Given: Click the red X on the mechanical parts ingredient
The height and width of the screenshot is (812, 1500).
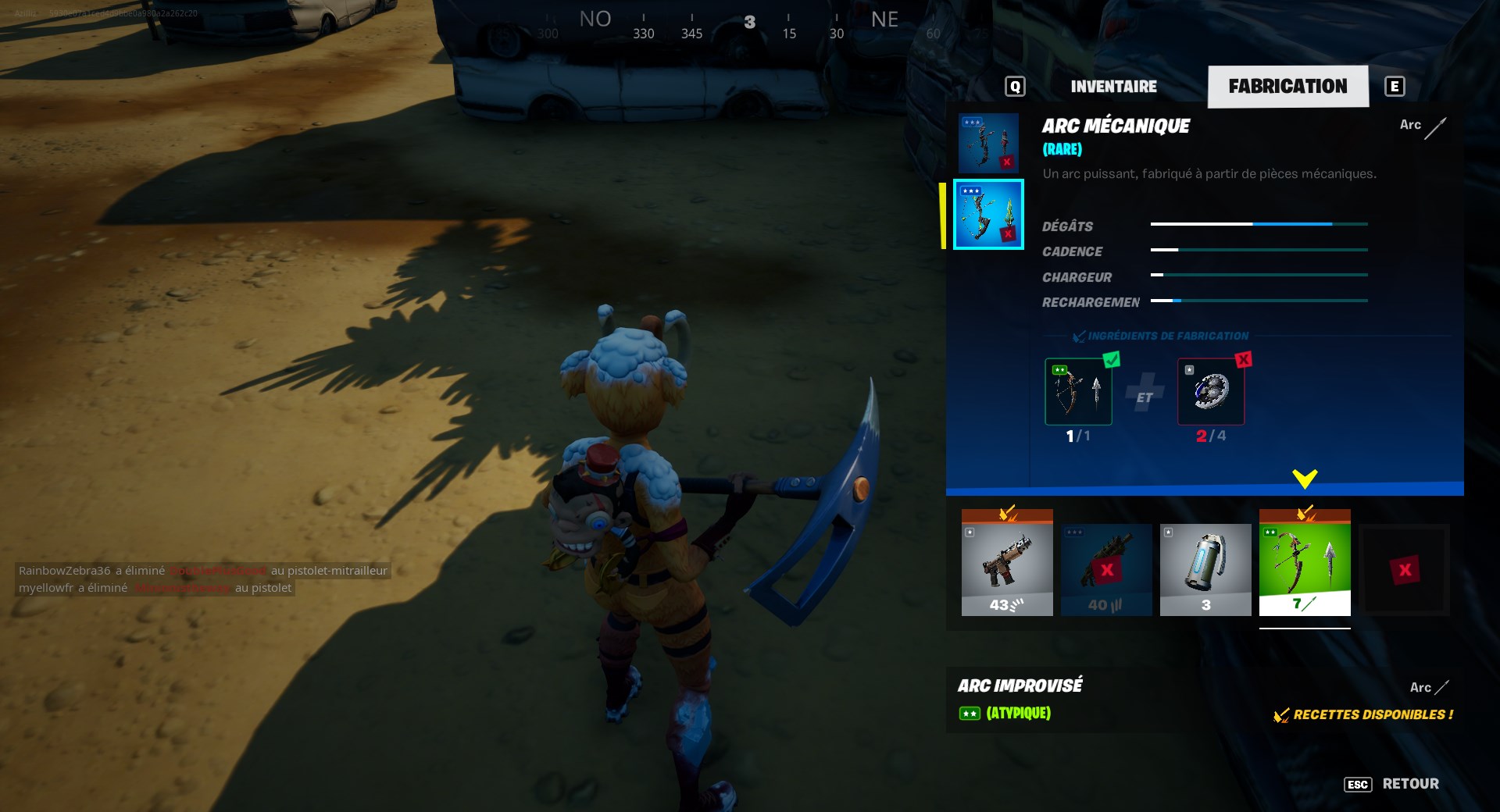Looking at the screenshot, I should pyautogui.click(x=1244, y=359).
